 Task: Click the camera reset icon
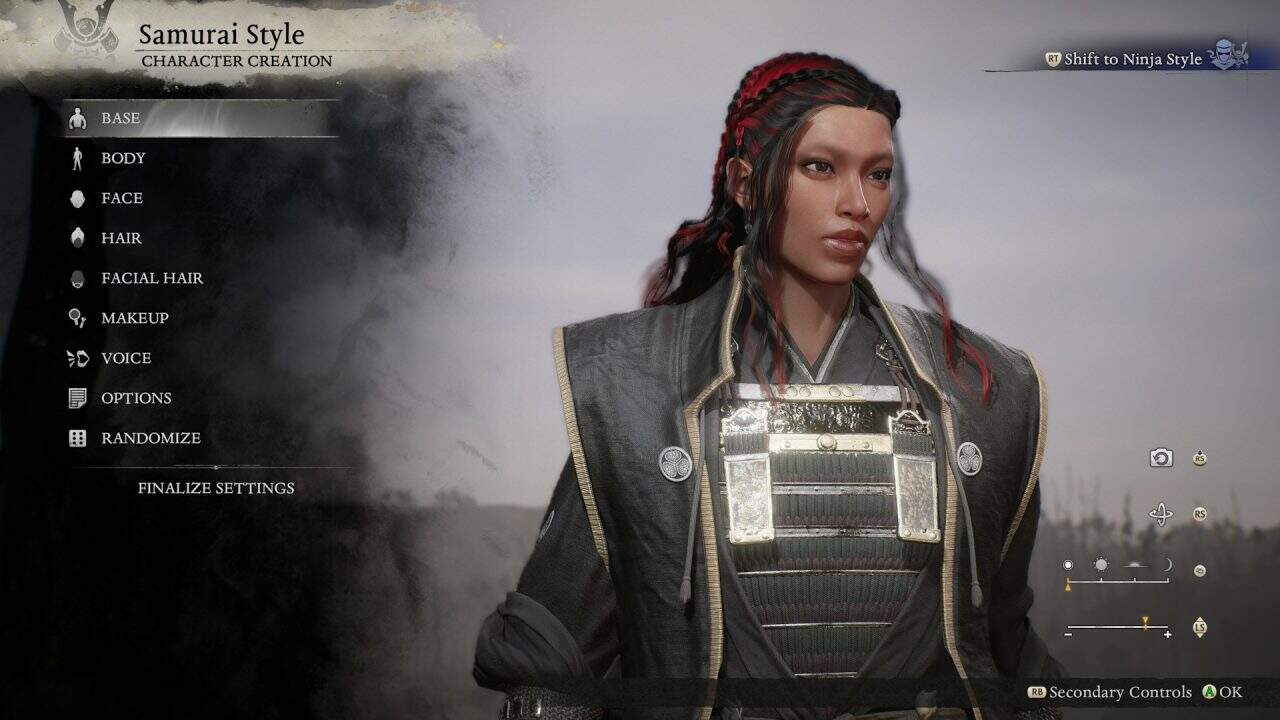click(1160, 458)
